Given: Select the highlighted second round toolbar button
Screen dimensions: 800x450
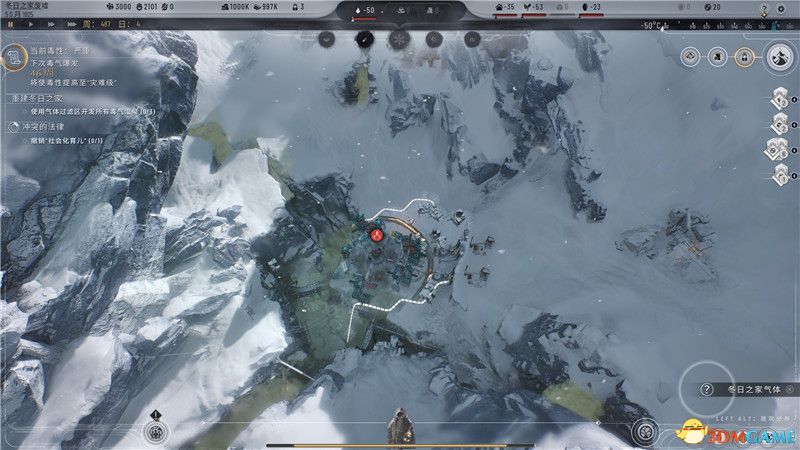Looking at the screenshot, I should click(x=364, y=39).
